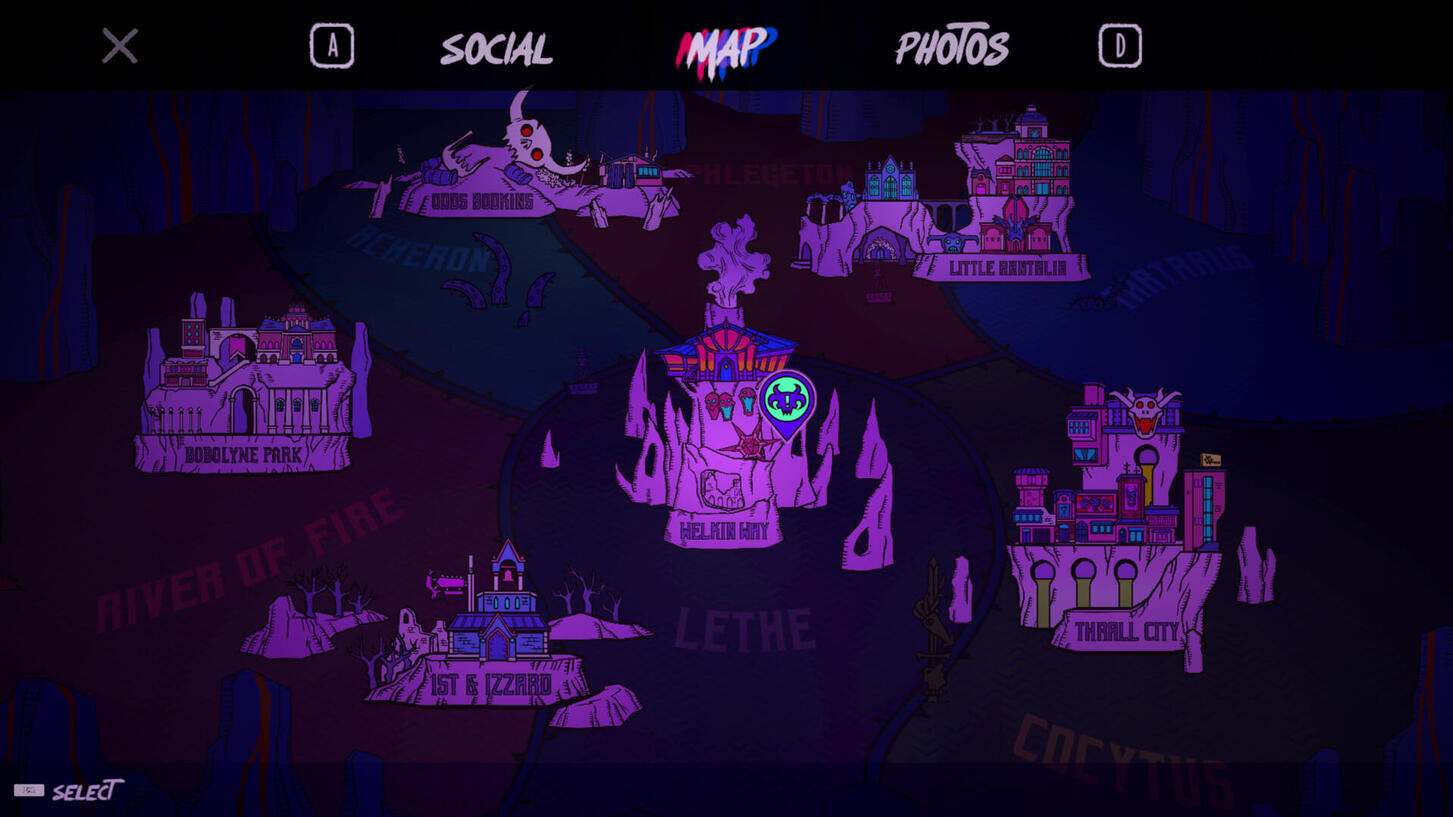Select the Welkin Way carnival tent

click(725, 355)
